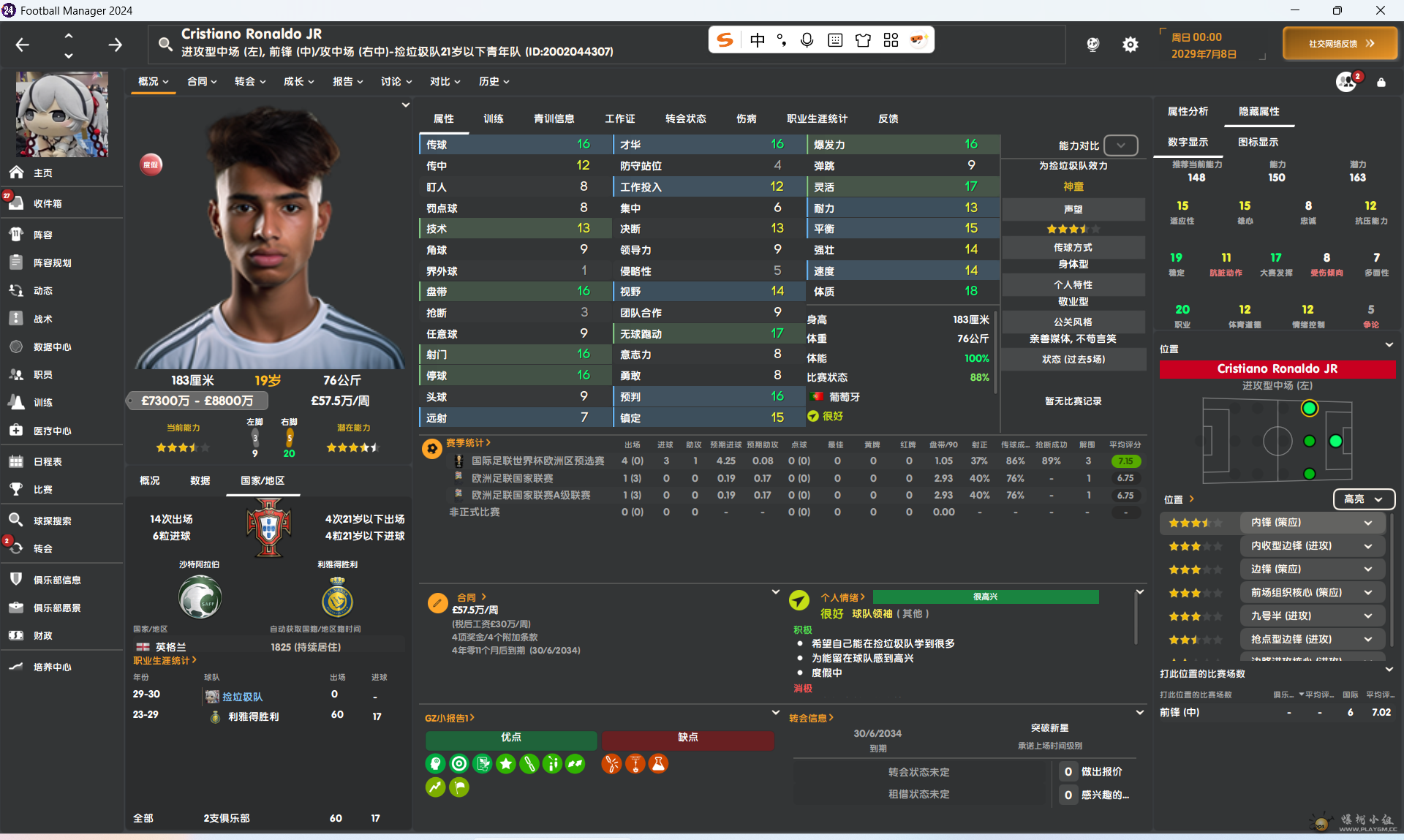Expand the 合同 contract dropdown menu
1404x840 pixels.
[202, 82]
